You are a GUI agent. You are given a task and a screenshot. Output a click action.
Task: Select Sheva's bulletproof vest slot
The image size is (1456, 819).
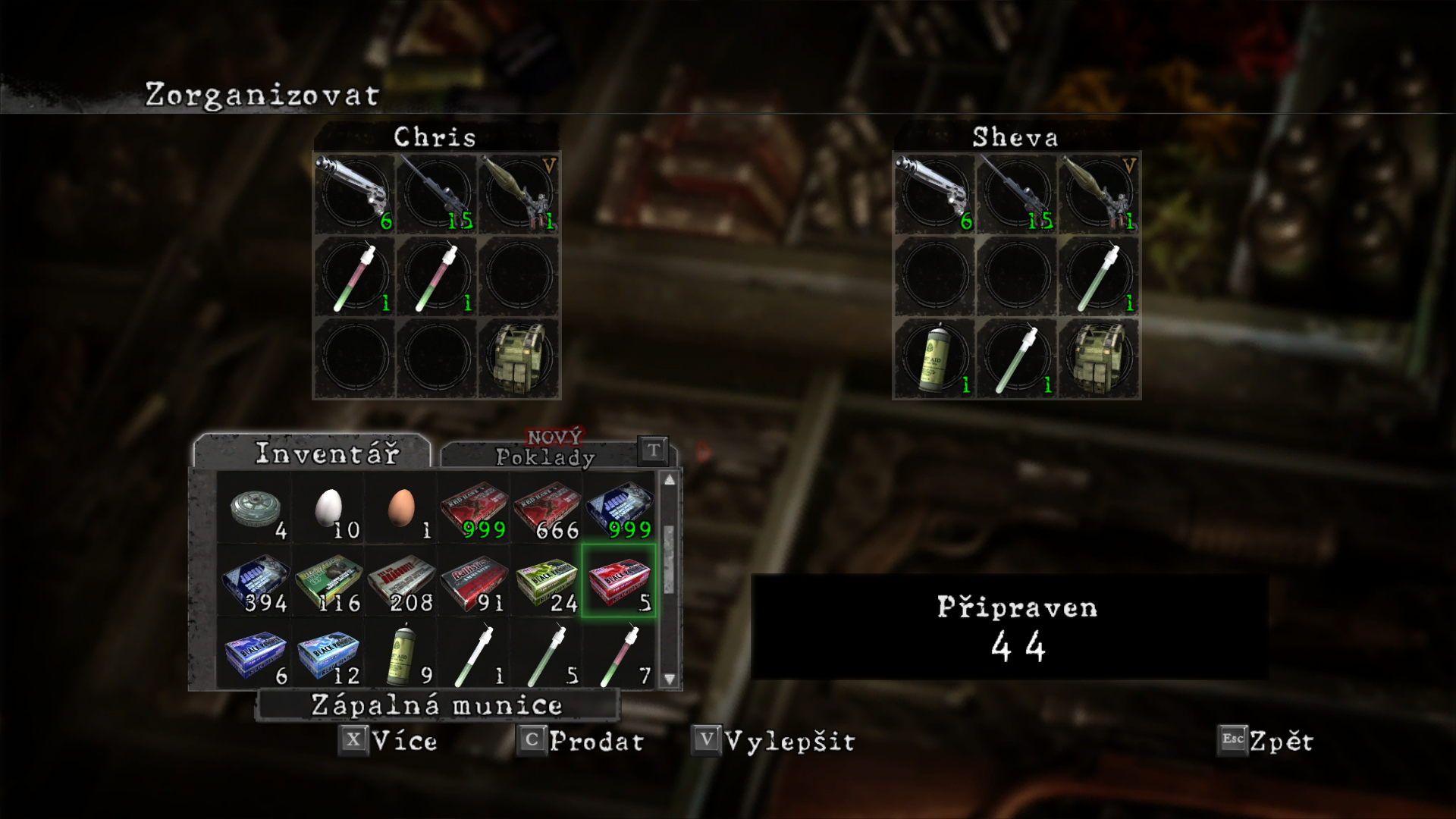tap(1099, 358)
